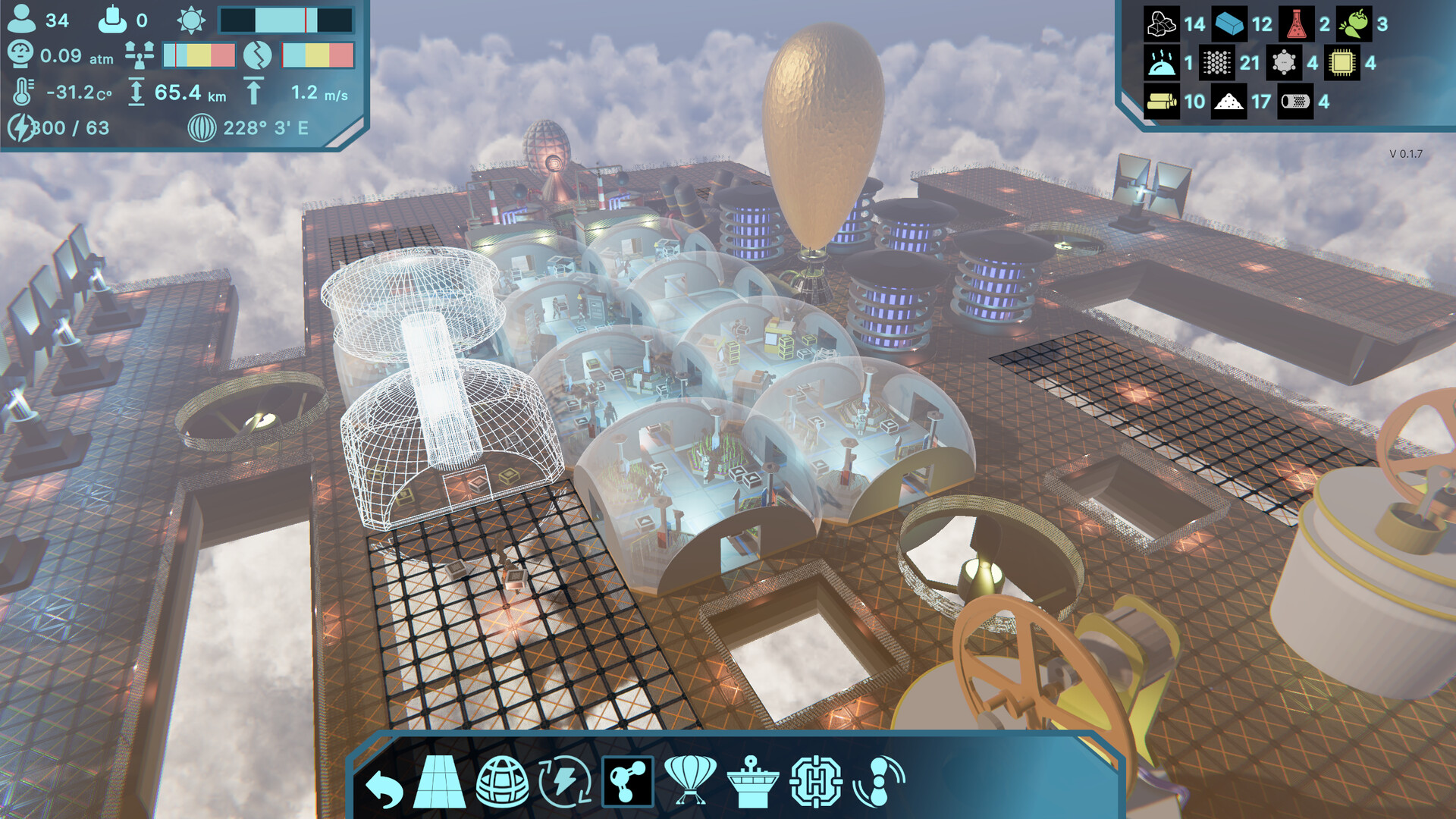
Task: Select the blue metal ingot resource icon
Action: tap(1228, 24)
